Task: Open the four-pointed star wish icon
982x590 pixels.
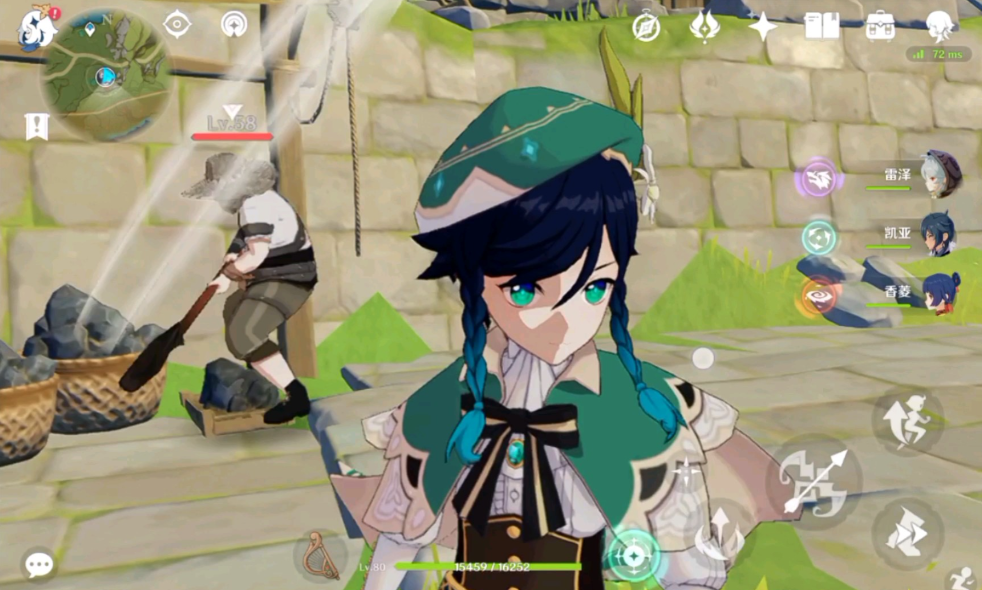Action: 763,27
